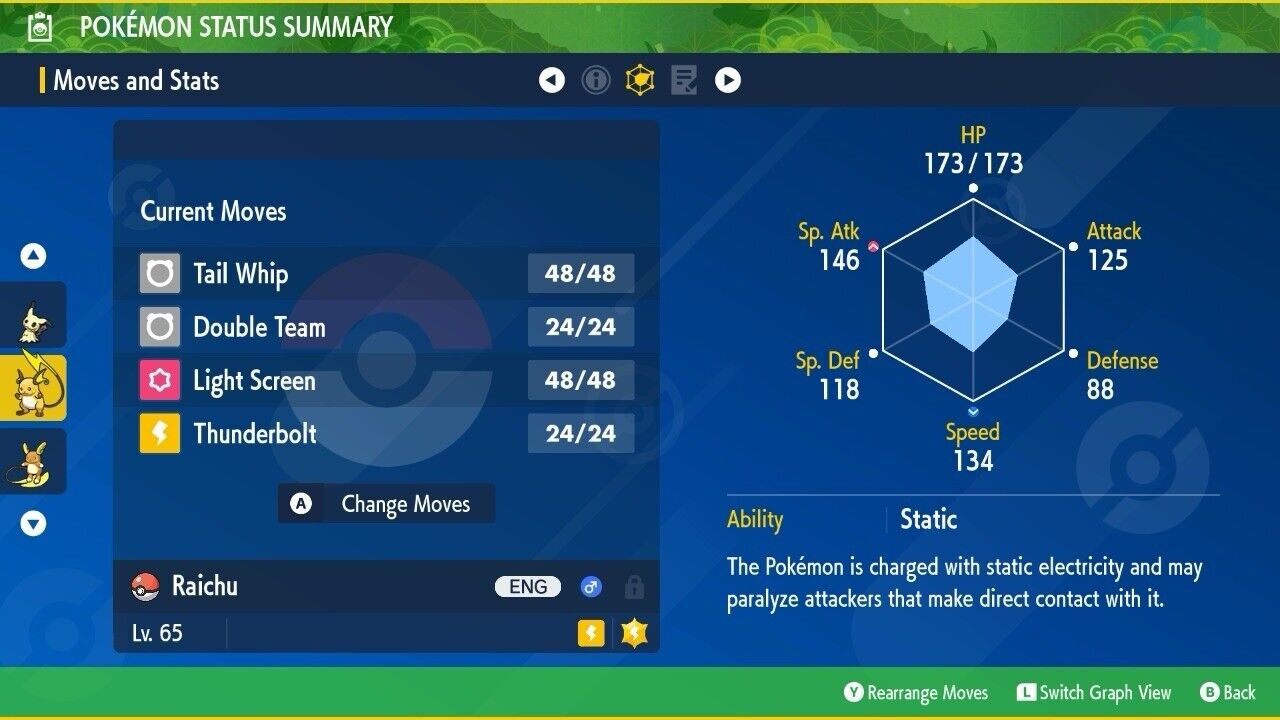Switch to the hexagon moves and stats tab
This screenshot has height=720, width=1280.
(640, 80)
